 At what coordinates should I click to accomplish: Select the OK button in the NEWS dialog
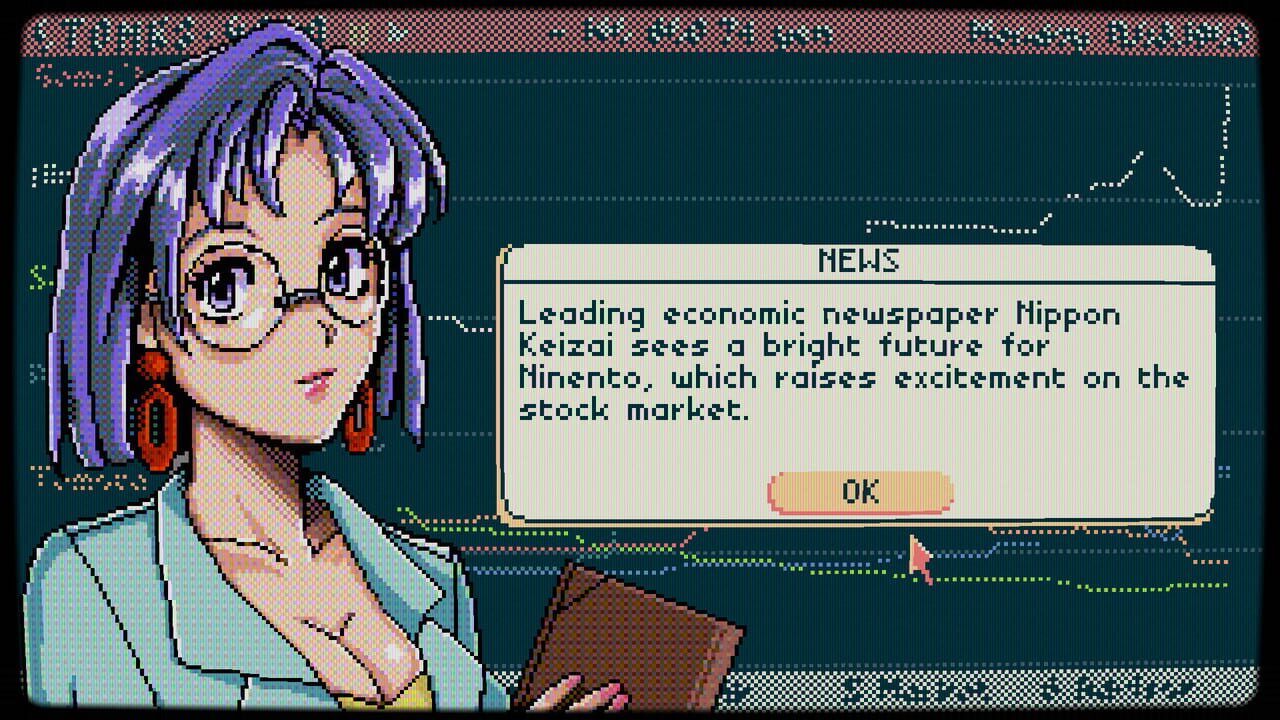(858, 491)
